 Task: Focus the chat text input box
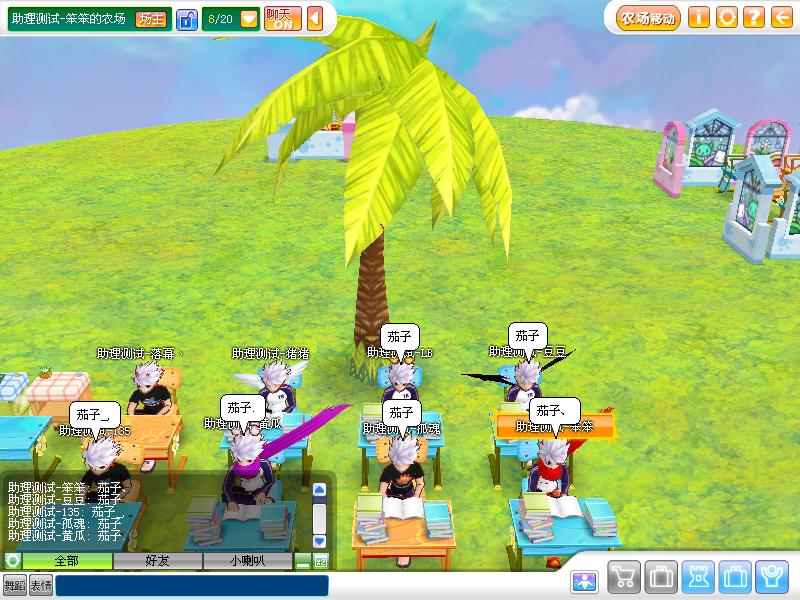tap(191, 585)
